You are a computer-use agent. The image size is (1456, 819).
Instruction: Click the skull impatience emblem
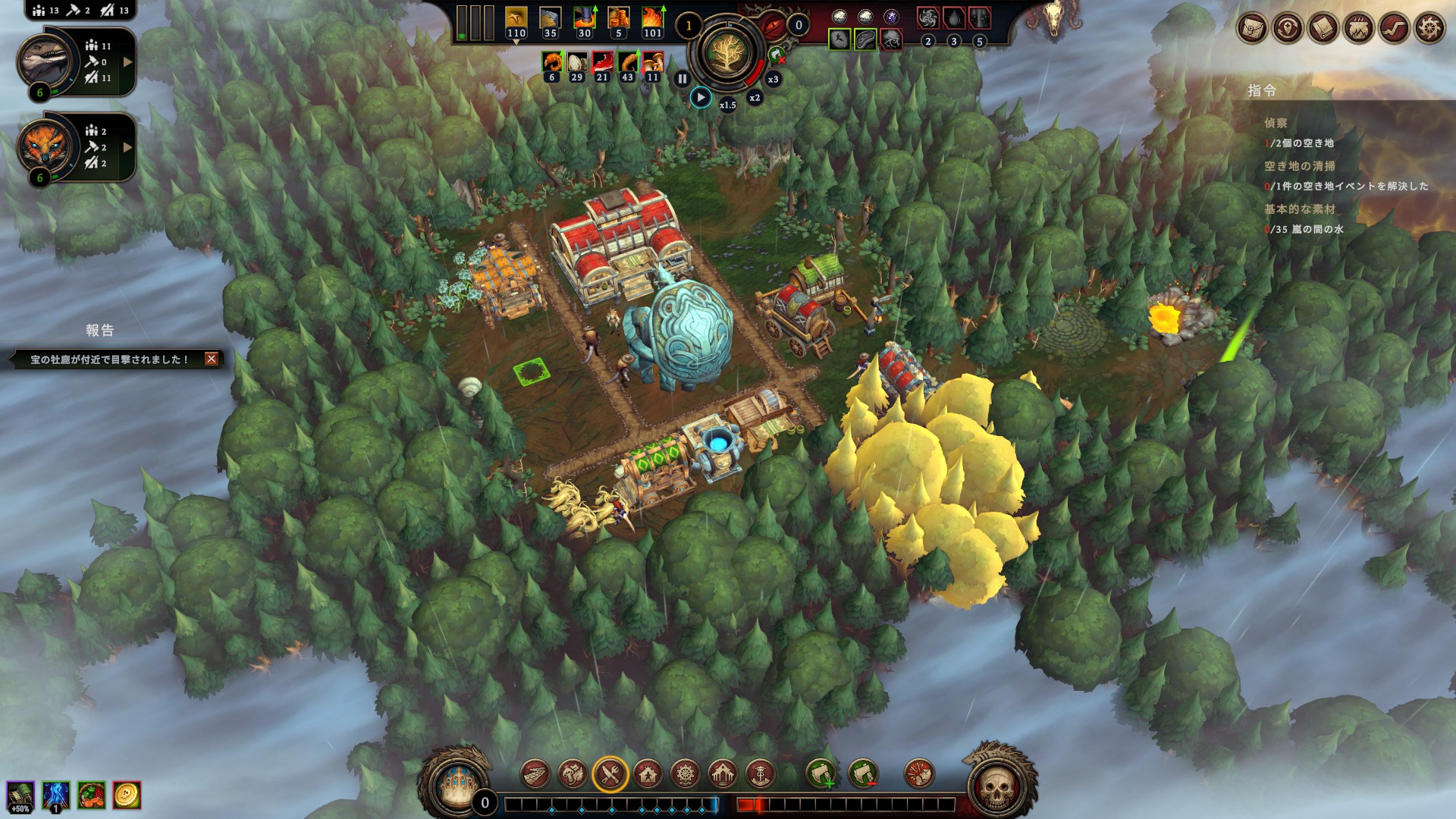[x=996, y=789]
